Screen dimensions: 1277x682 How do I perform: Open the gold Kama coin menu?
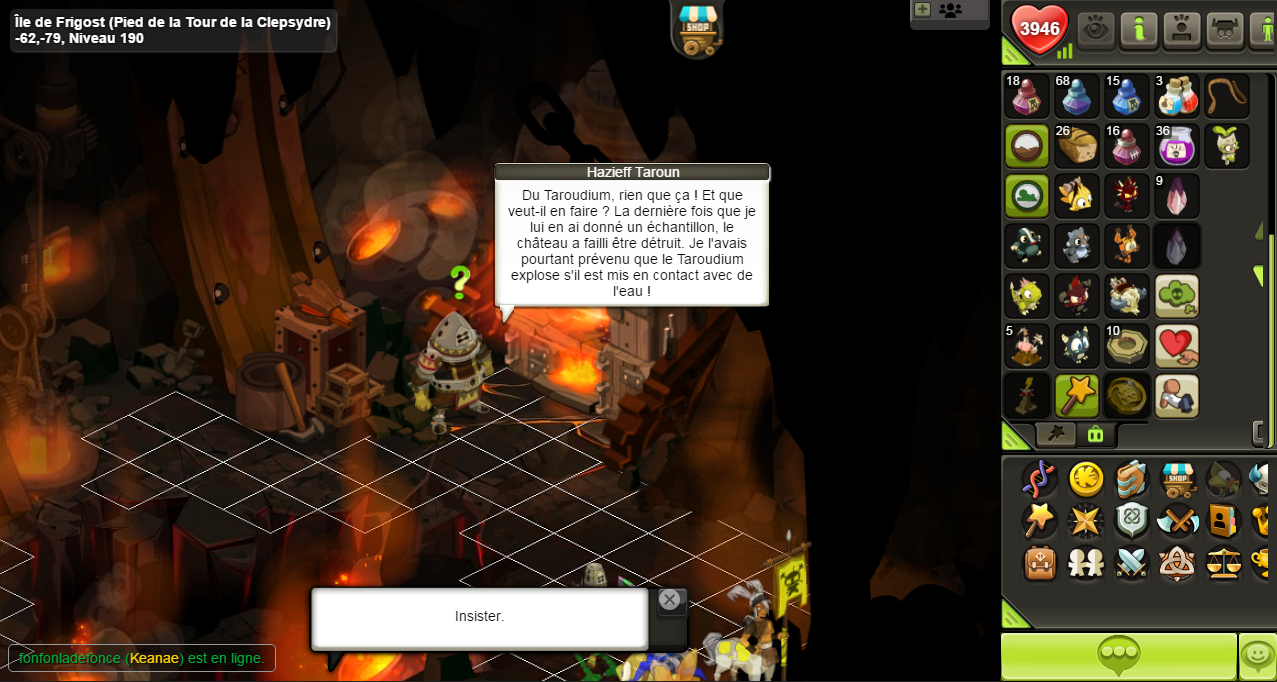[1086, 480]
